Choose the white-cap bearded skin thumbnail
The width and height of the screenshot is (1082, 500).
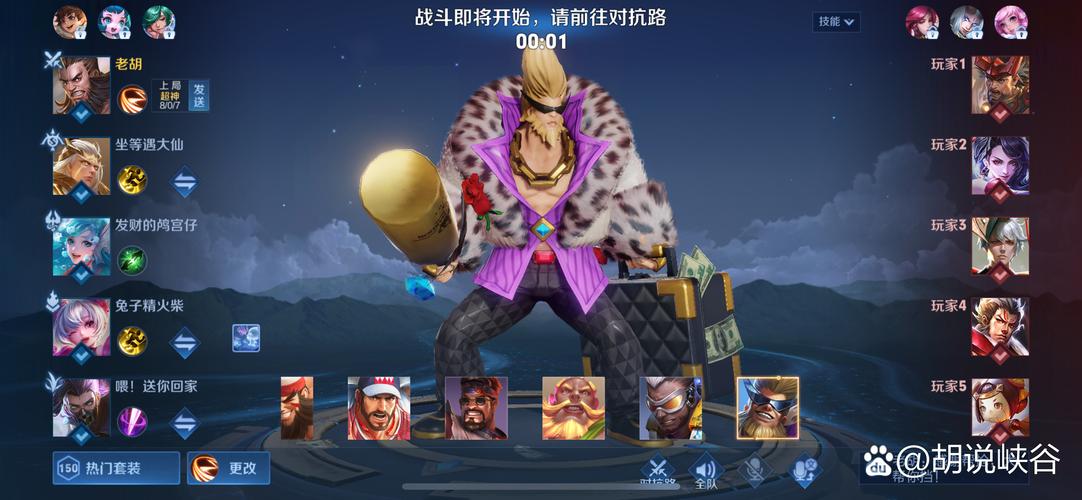(379, 407)
